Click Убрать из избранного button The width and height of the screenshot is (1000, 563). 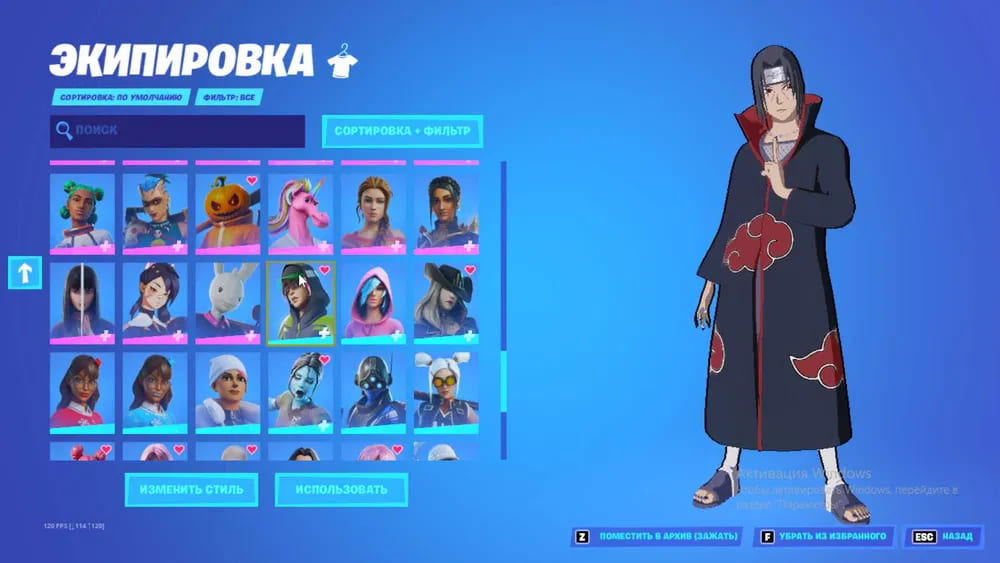825,537
